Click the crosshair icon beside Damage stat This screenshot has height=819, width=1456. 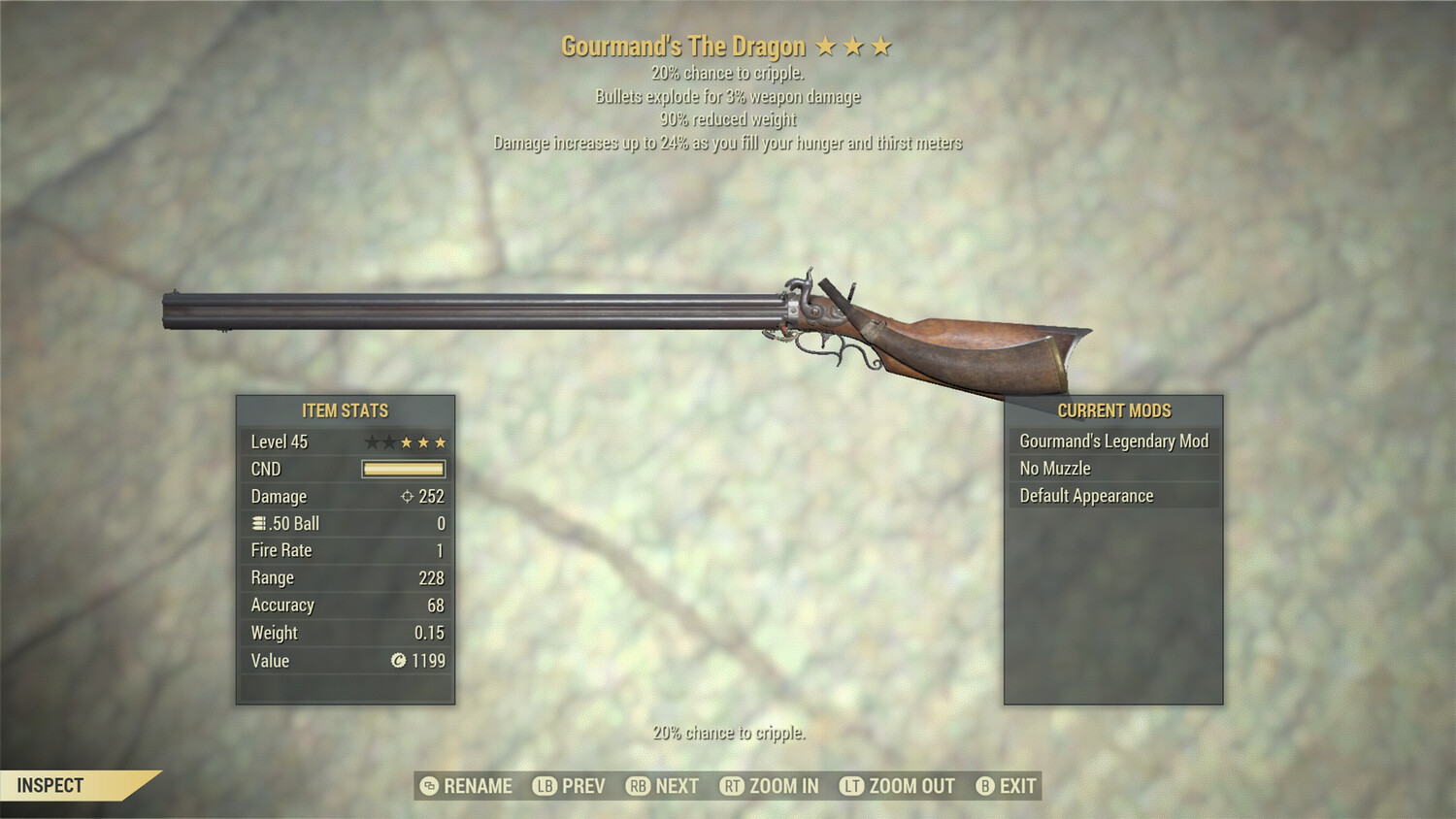coord(407,497)
